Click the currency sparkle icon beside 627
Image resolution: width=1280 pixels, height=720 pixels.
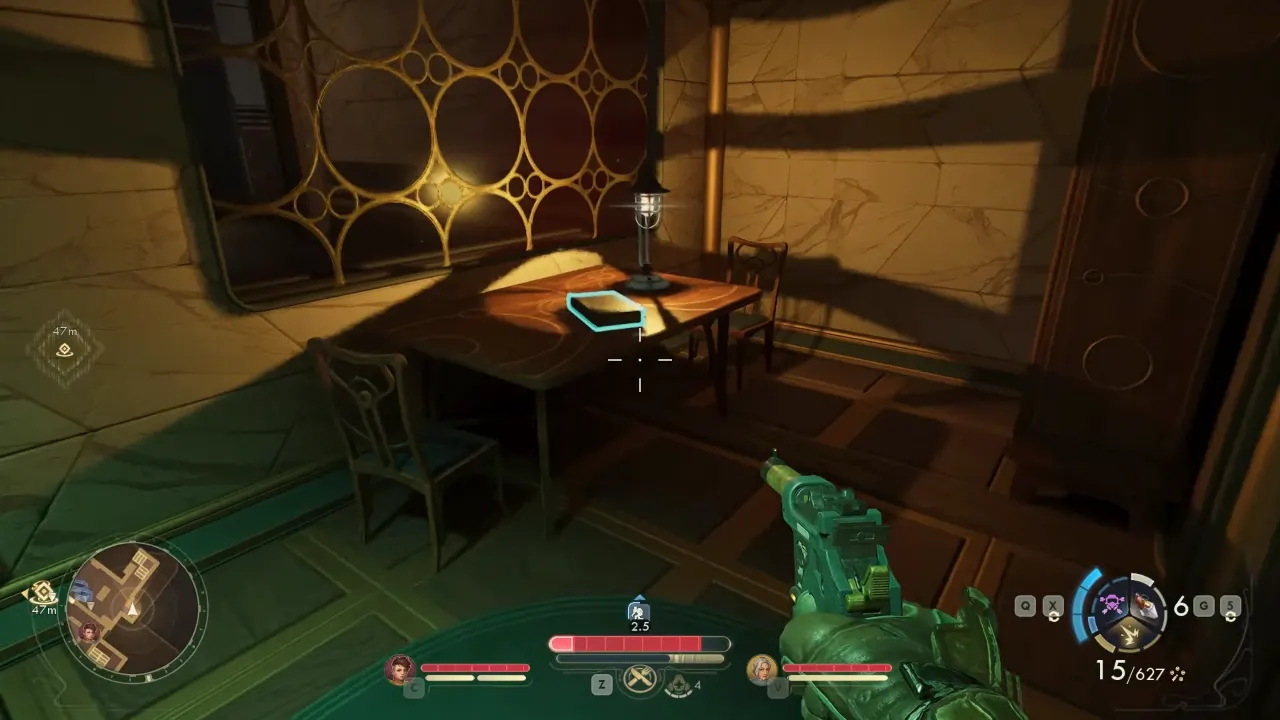click(x=1178, y=673)
